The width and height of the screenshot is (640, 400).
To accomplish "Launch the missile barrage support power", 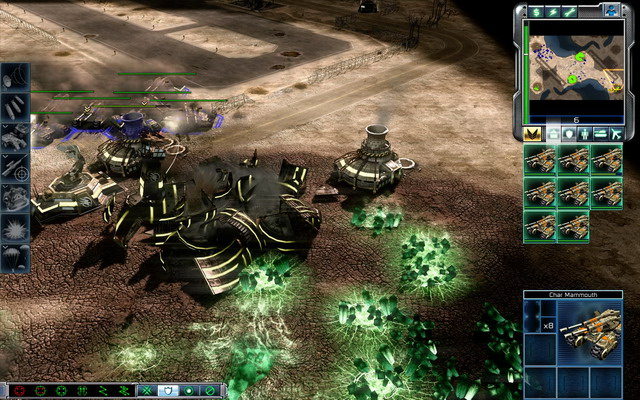I will pyautogui.click(x=16, y=109).
